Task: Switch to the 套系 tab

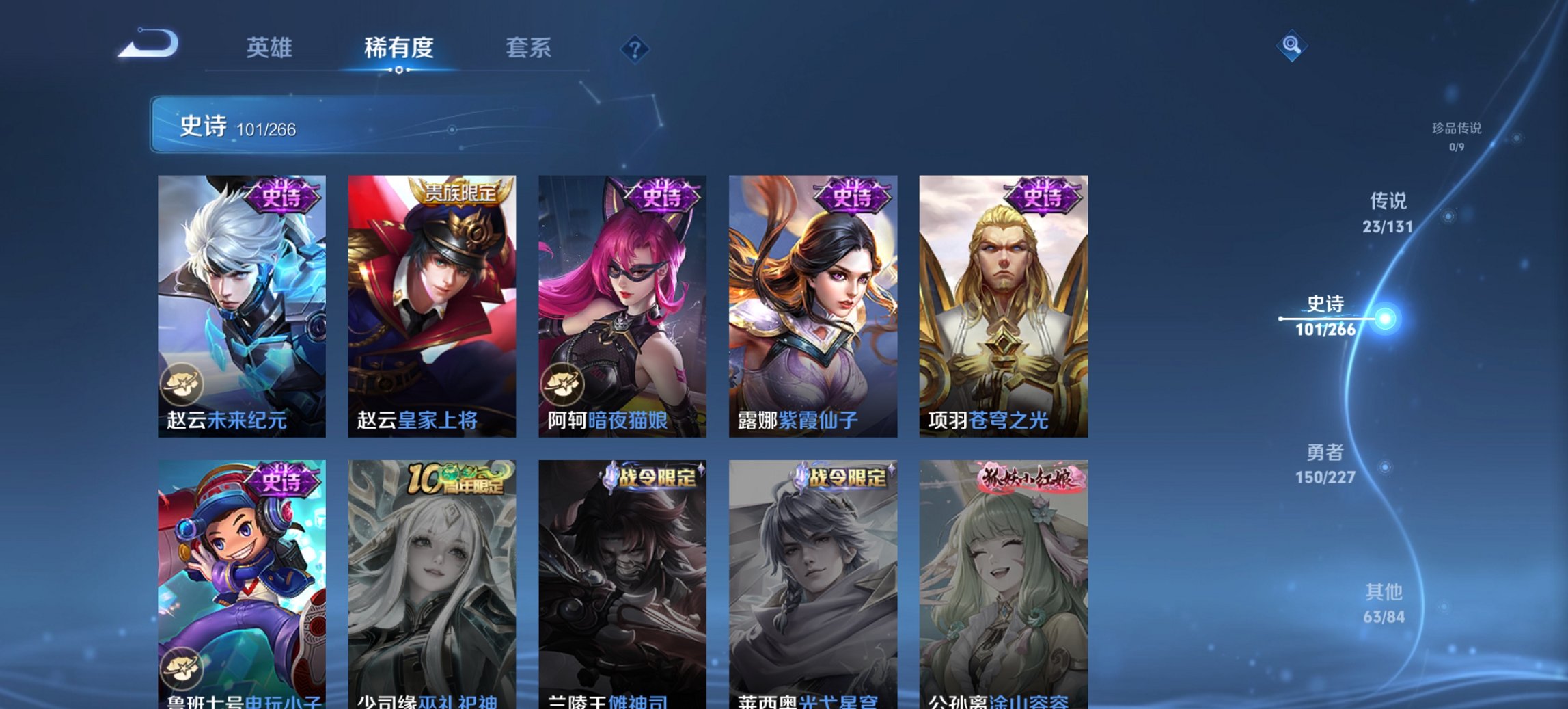Action: coord(528,48)
